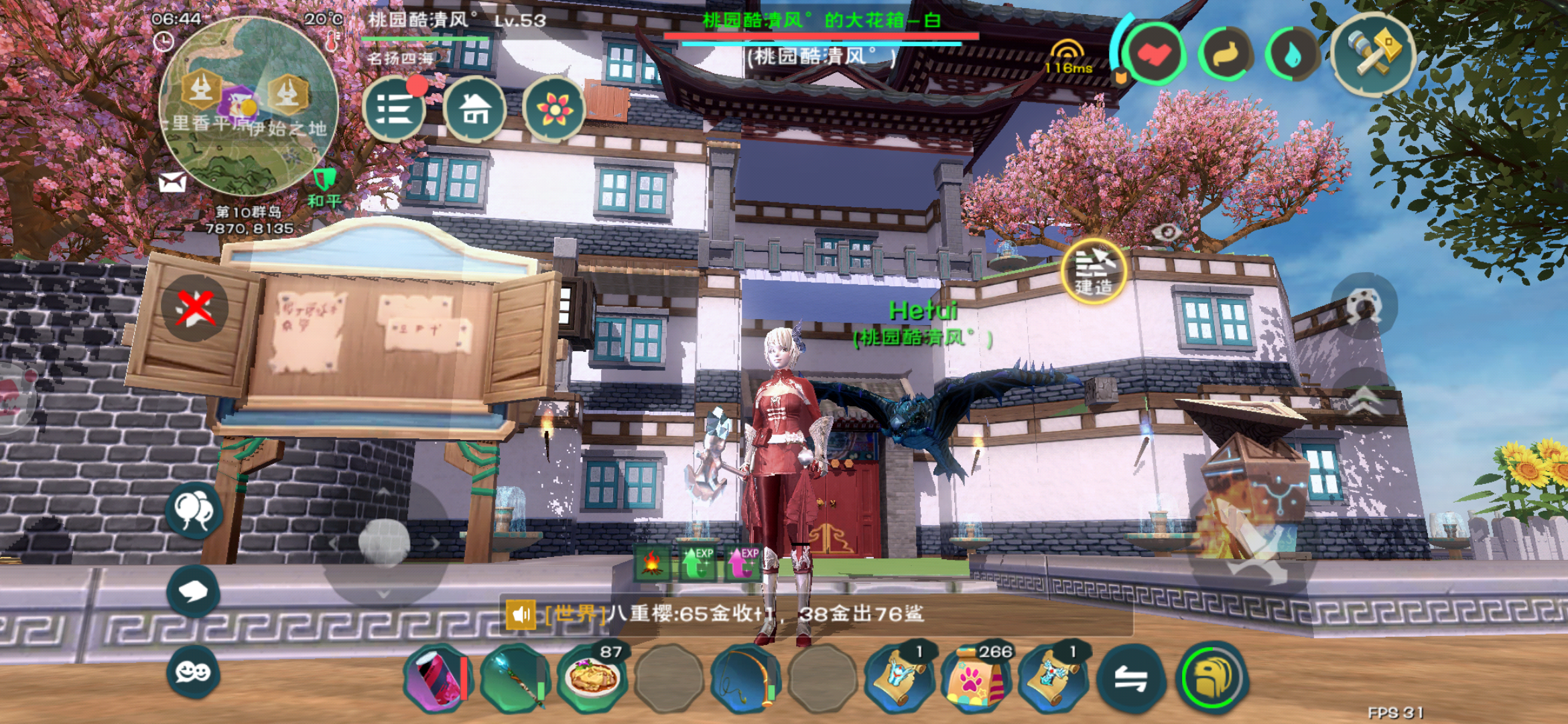This screenshot has height=724, width=1568.
Task: Tap the house-shaped home button
Action: tap(474, 109)
